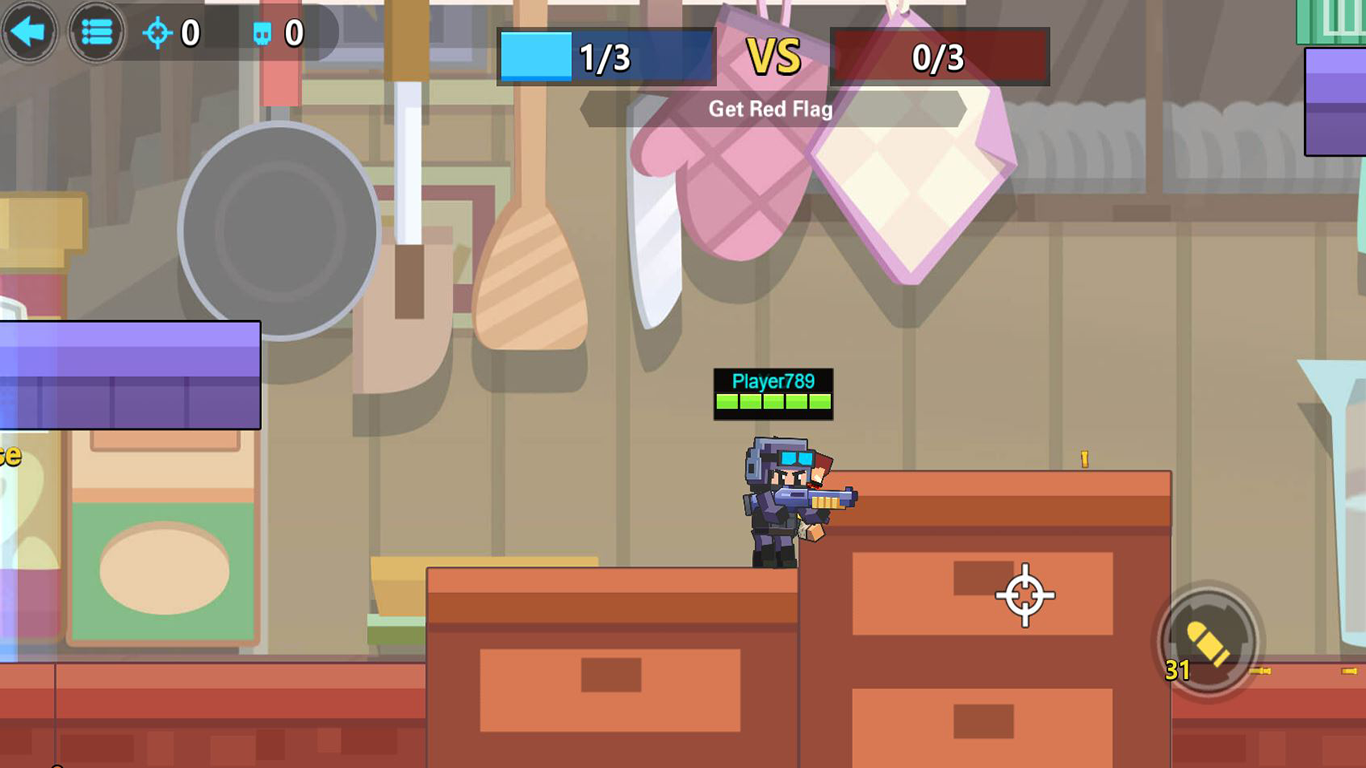Click the VS emblem between team scores
Viewport: 1366px width, 768px height.
[772, 57]
